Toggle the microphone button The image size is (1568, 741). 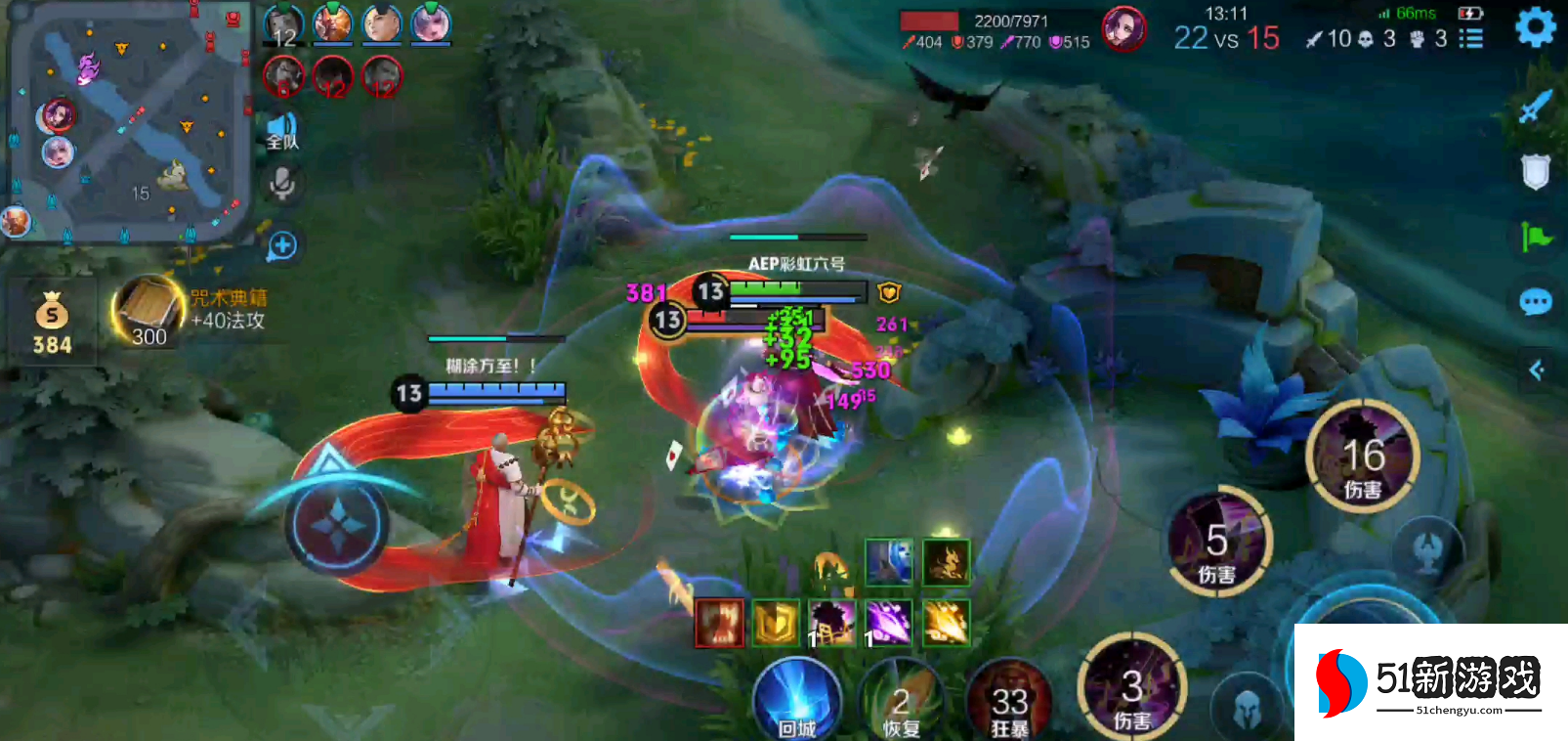pos(282,184)
